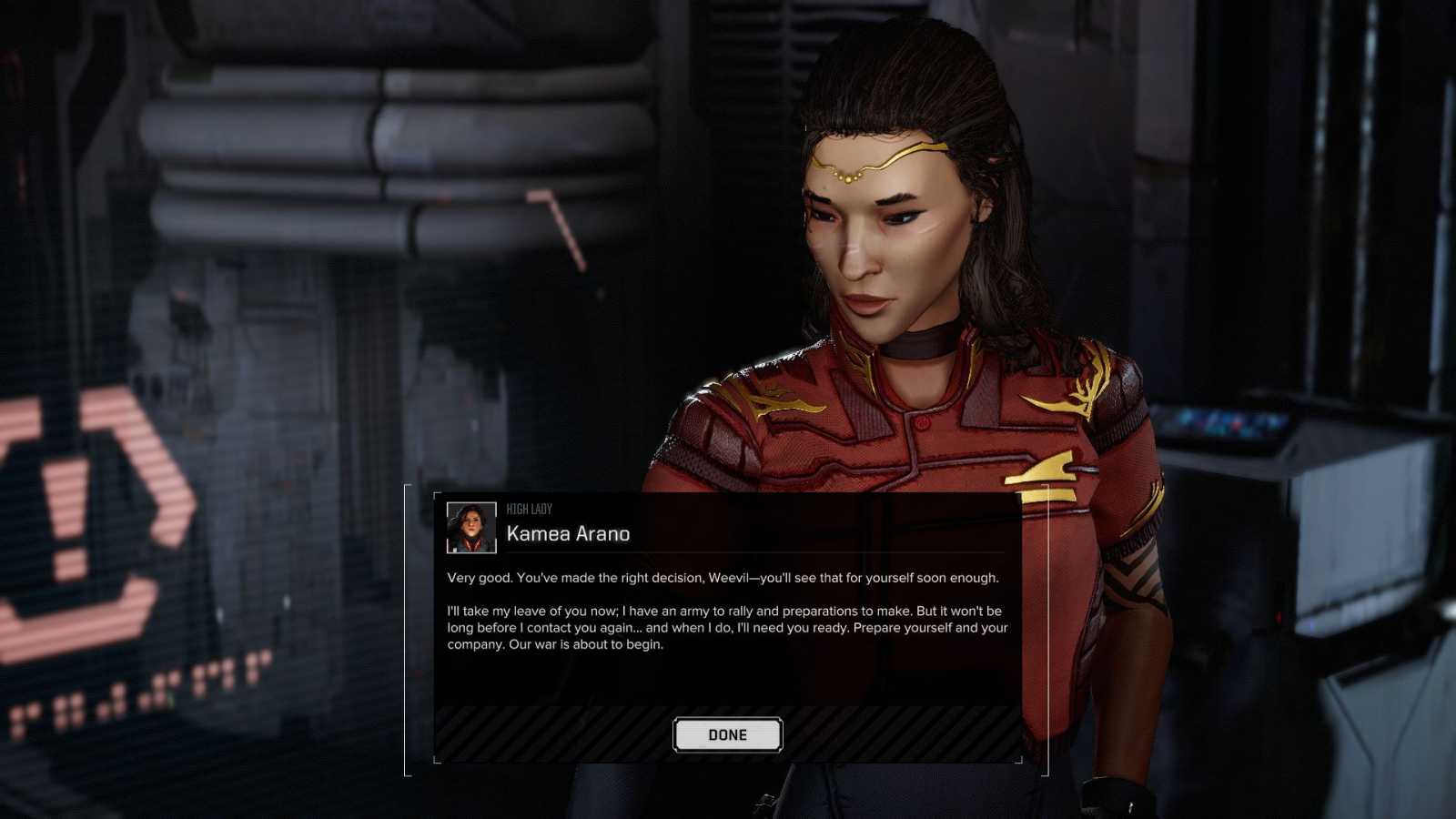Click the DONE button to end dialogue
The image size is (1456, 819).
[727, 735]
